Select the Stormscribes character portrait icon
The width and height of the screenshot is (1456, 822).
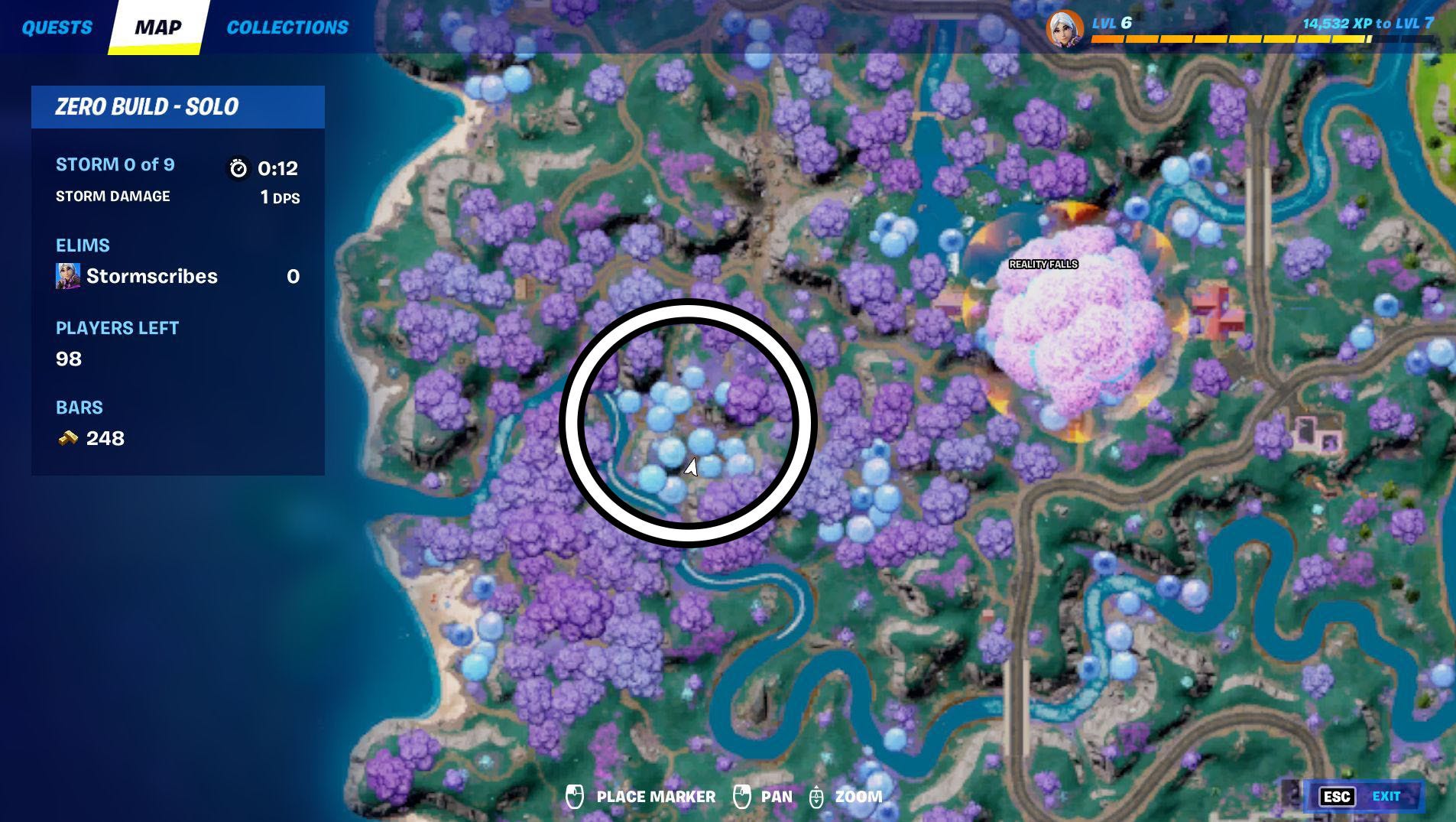tap(68, 276)
